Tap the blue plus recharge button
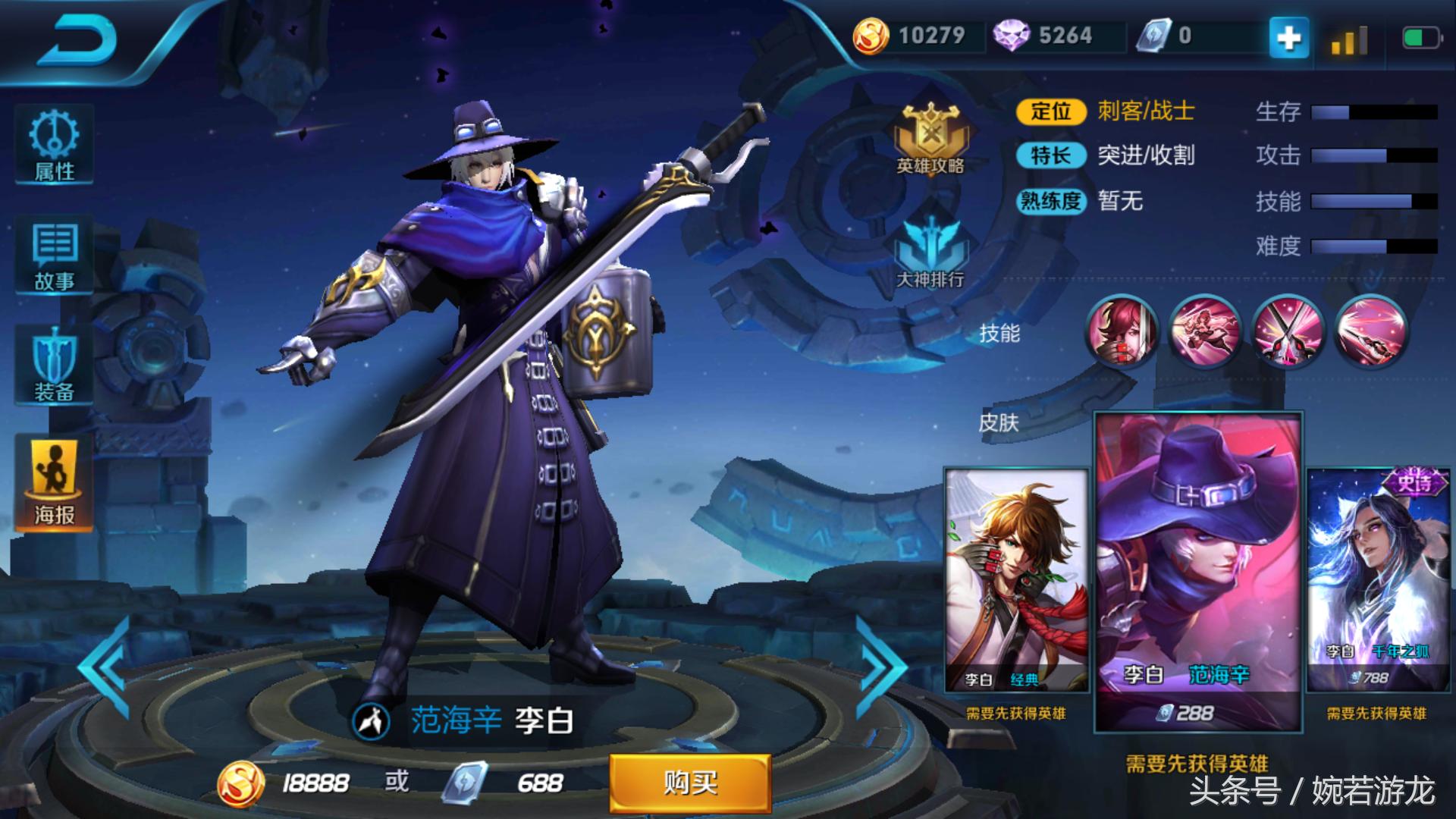 pos(1288,37)
